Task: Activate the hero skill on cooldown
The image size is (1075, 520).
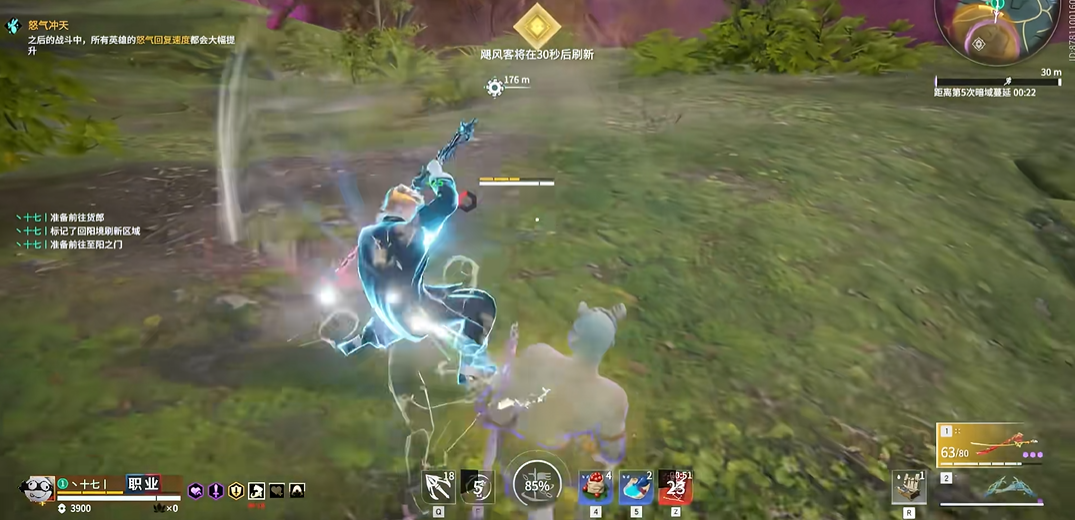Action: coord(479,487)
